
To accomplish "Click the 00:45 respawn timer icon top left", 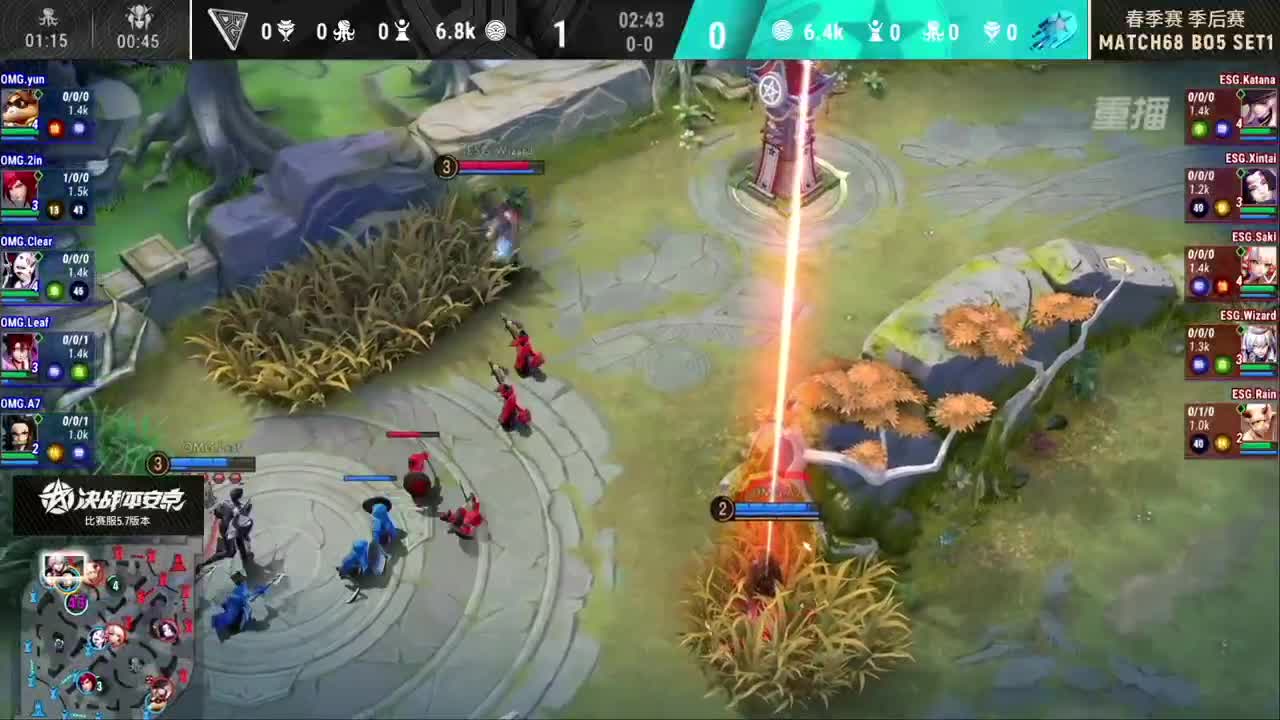I will [x=137, y=20].
